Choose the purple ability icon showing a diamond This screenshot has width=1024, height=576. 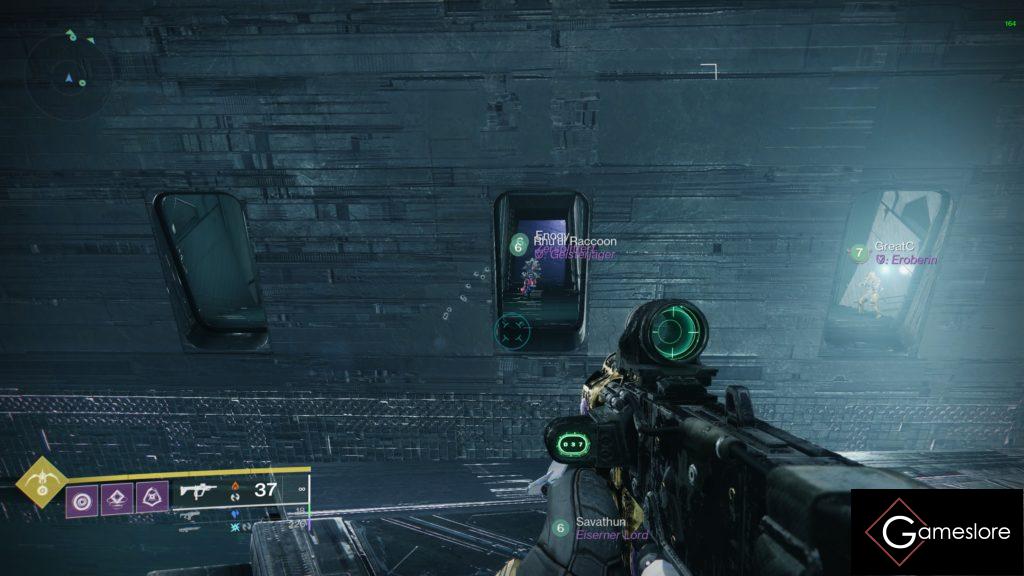pos(115,497)
